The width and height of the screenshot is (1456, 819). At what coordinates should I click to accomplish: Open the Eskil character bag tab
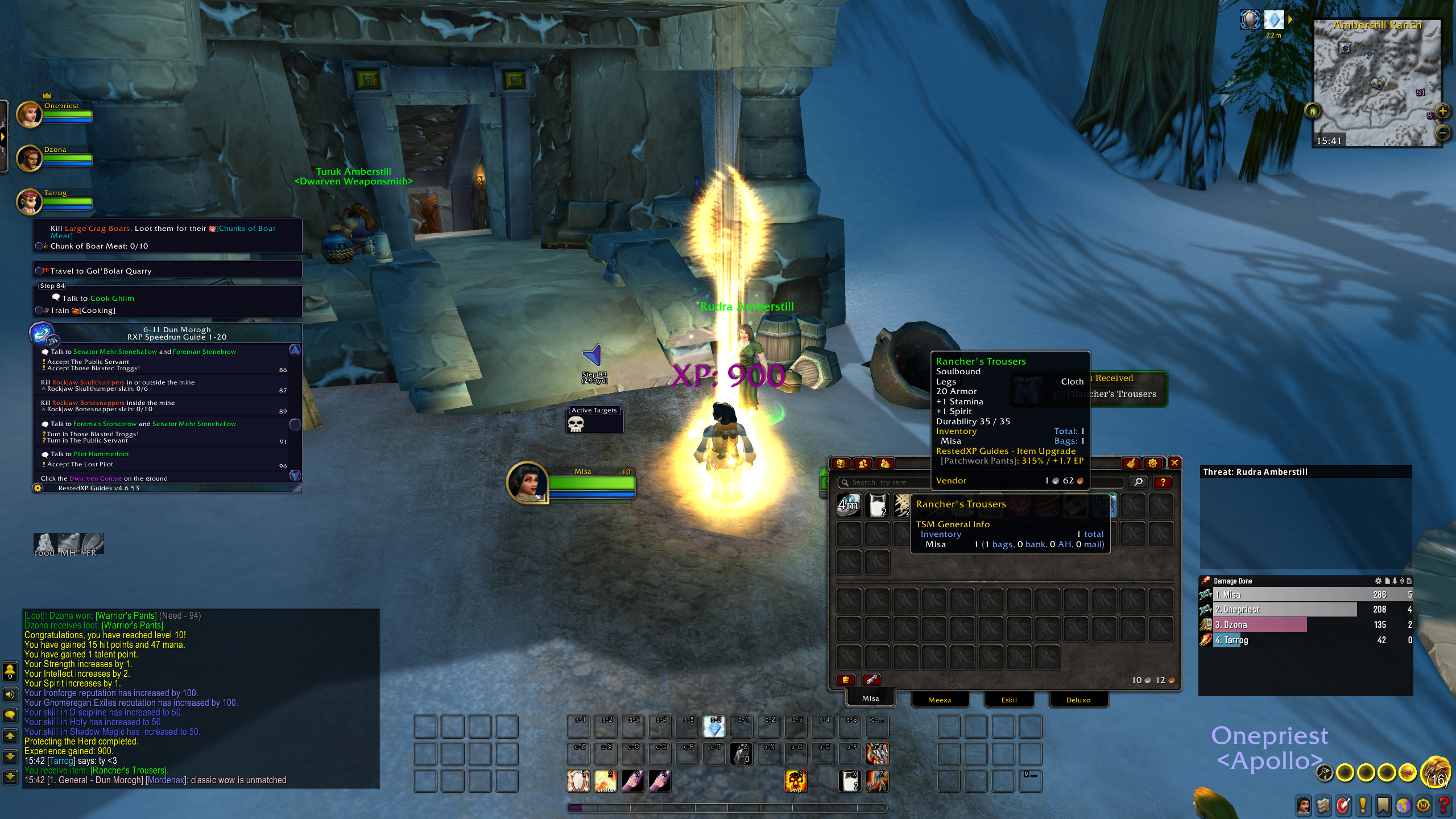1009,700
